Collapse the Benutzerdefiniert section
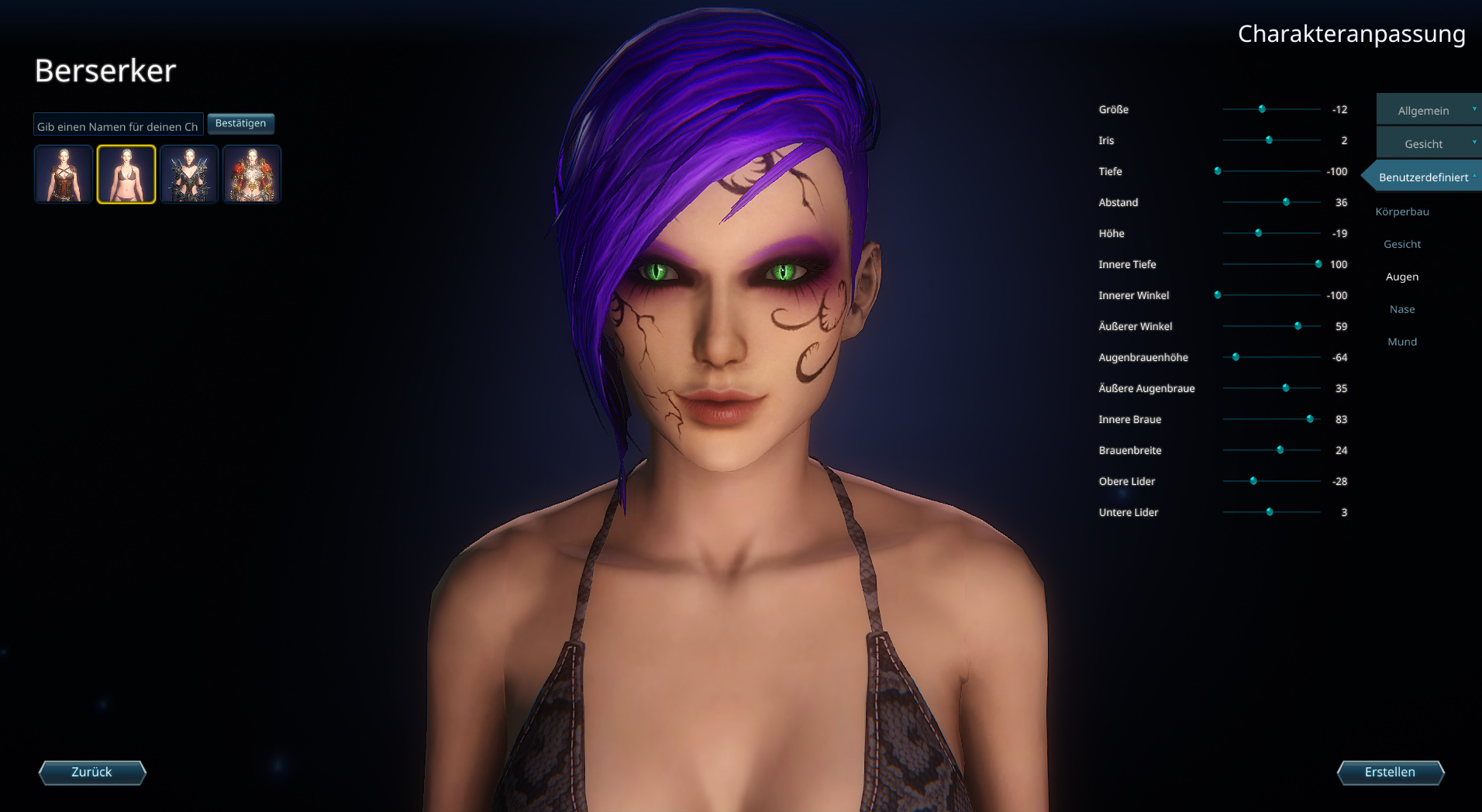This screenshot has width=1482, height=812. click(1425, 177)
